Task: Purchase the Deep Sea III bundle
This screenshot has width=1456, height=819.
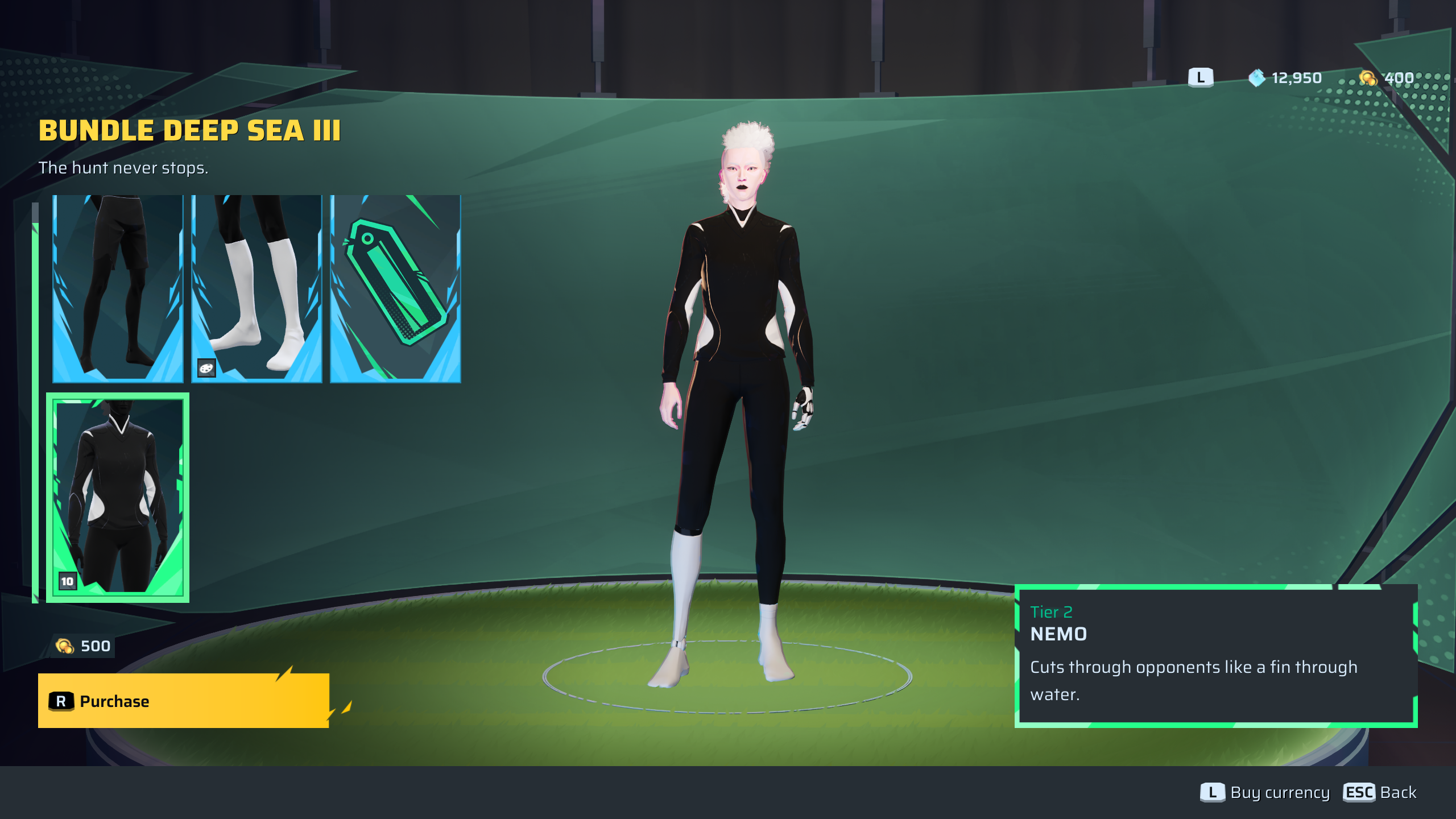Action: coord(183,701)
